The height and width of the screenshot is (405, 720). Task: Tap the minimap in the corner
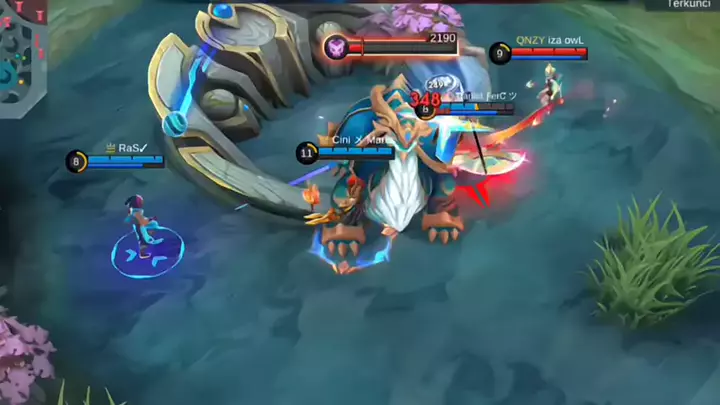[x=22, y=55]
